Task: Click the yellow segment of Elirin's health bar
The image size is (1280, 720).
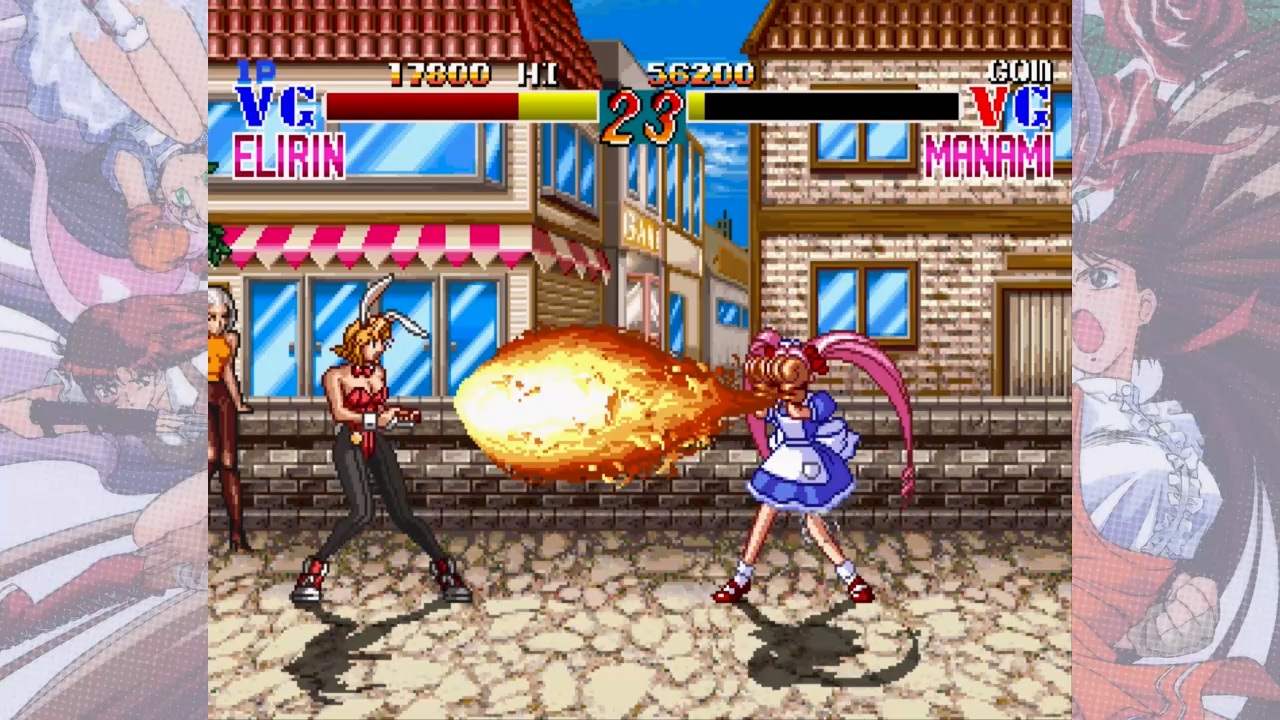Action: click(x=560, y=106)
